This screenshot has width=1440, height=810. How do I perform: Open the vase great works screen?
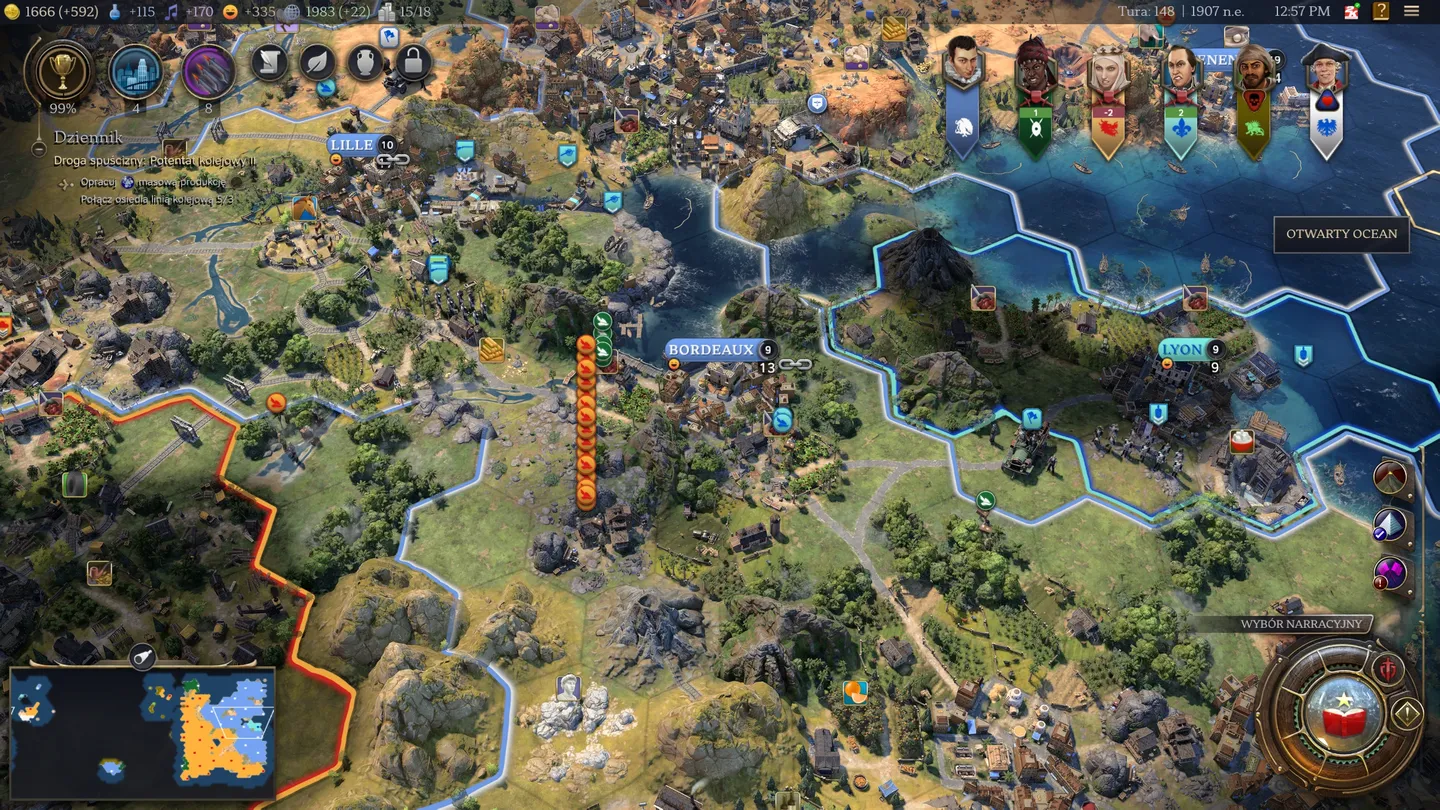click(365, 62)
